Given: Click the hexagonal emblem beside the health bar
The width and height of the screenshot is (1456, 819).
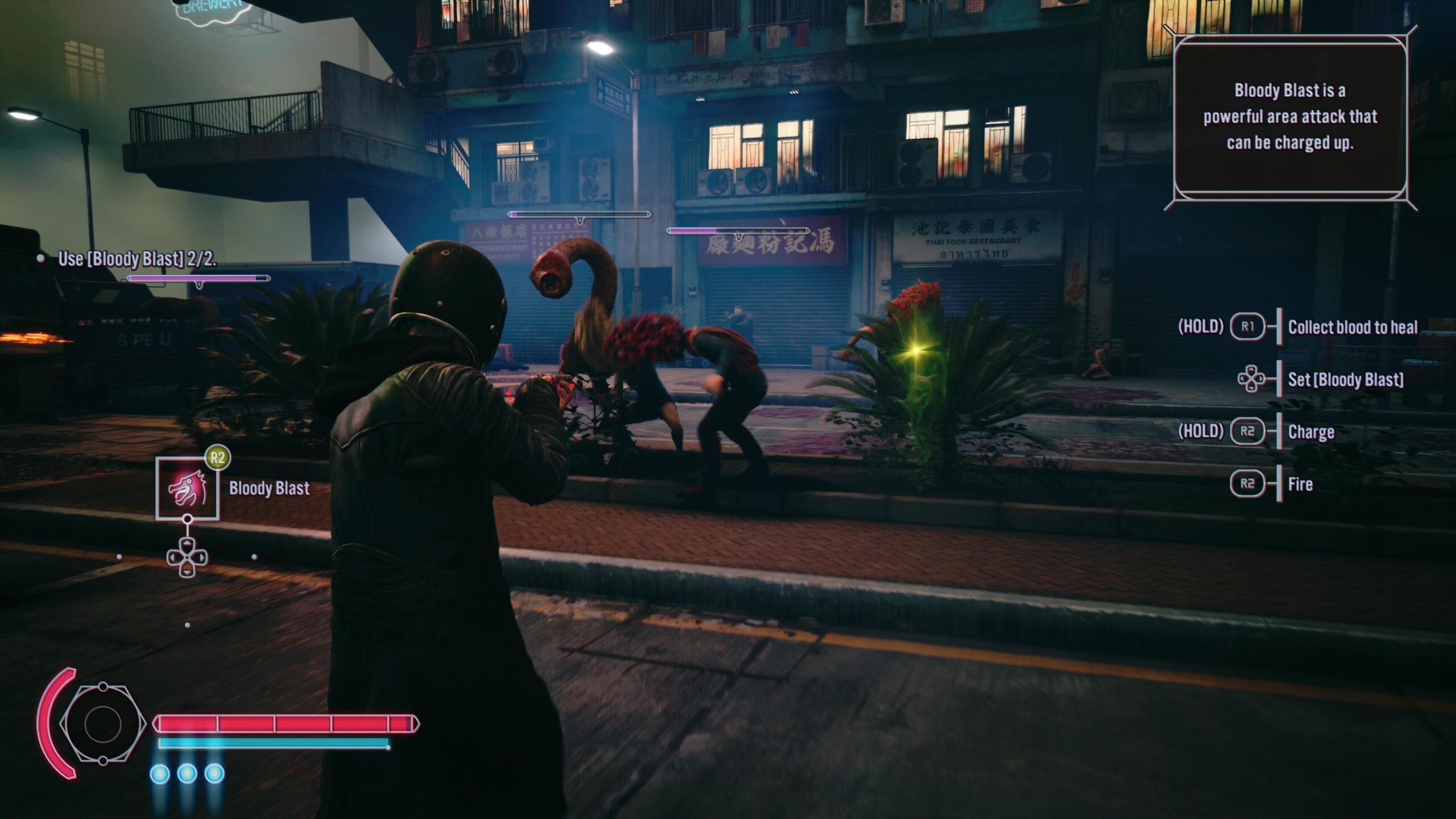Looking at the screenshot, I should 102,723.
